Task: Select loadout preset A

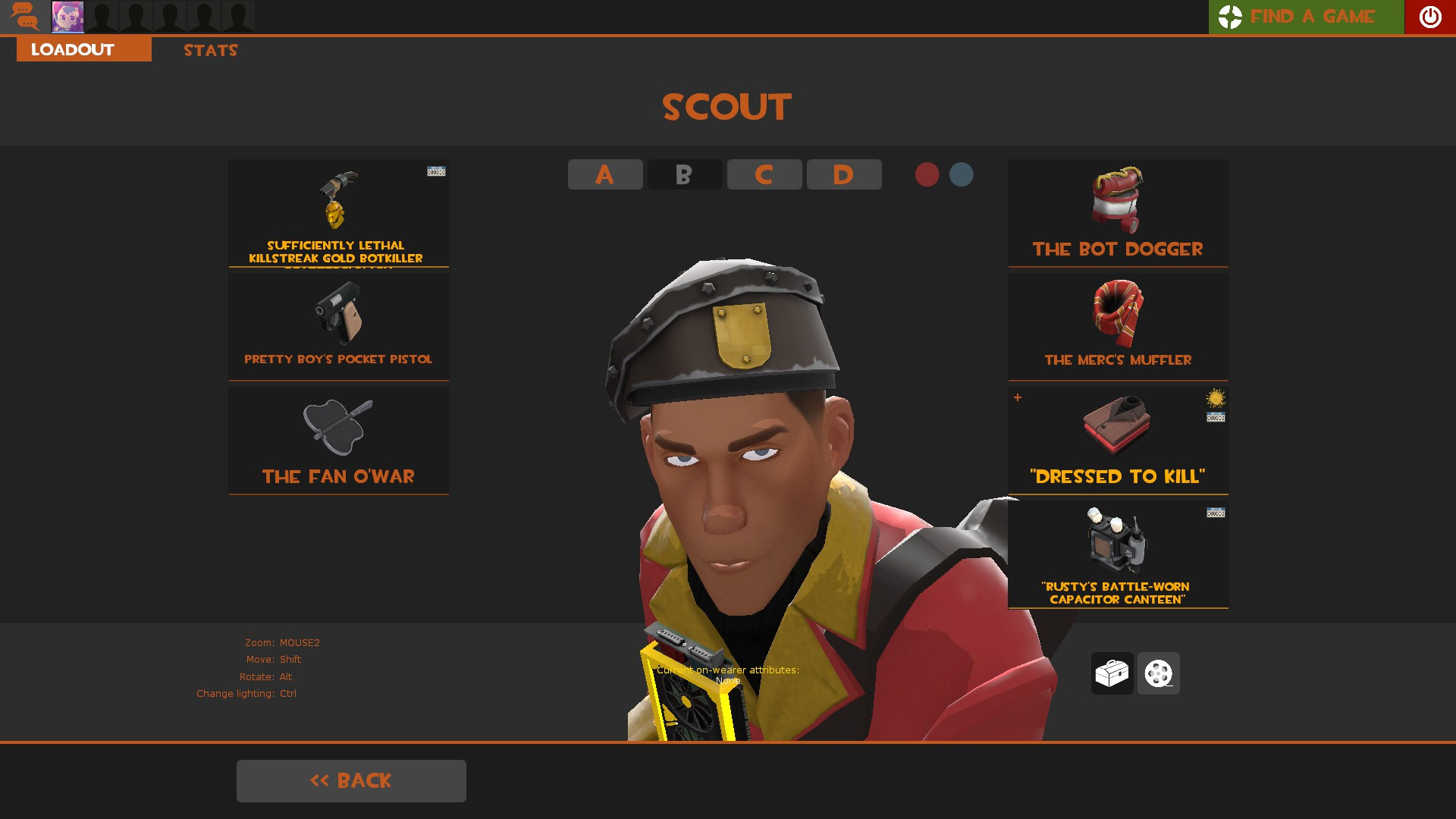Action: click(604, 174)
